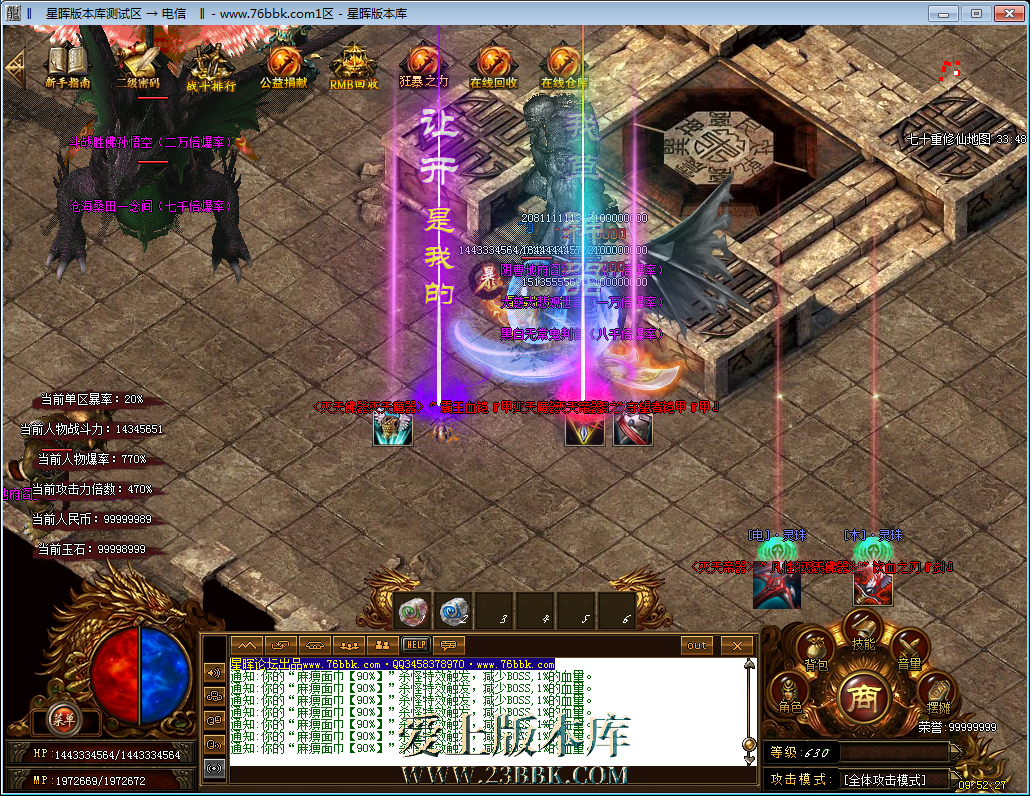
Task: Close the chat panel with X button
Action: coord(737,645)
